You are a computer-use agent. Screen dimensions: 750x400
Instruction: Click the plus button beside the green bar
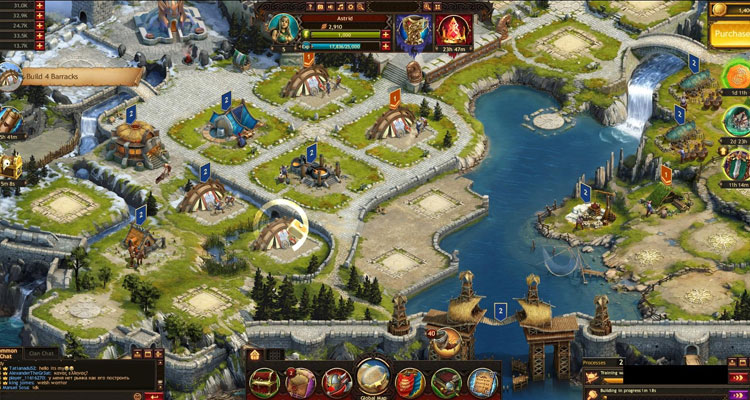click(x=386, y=33)
